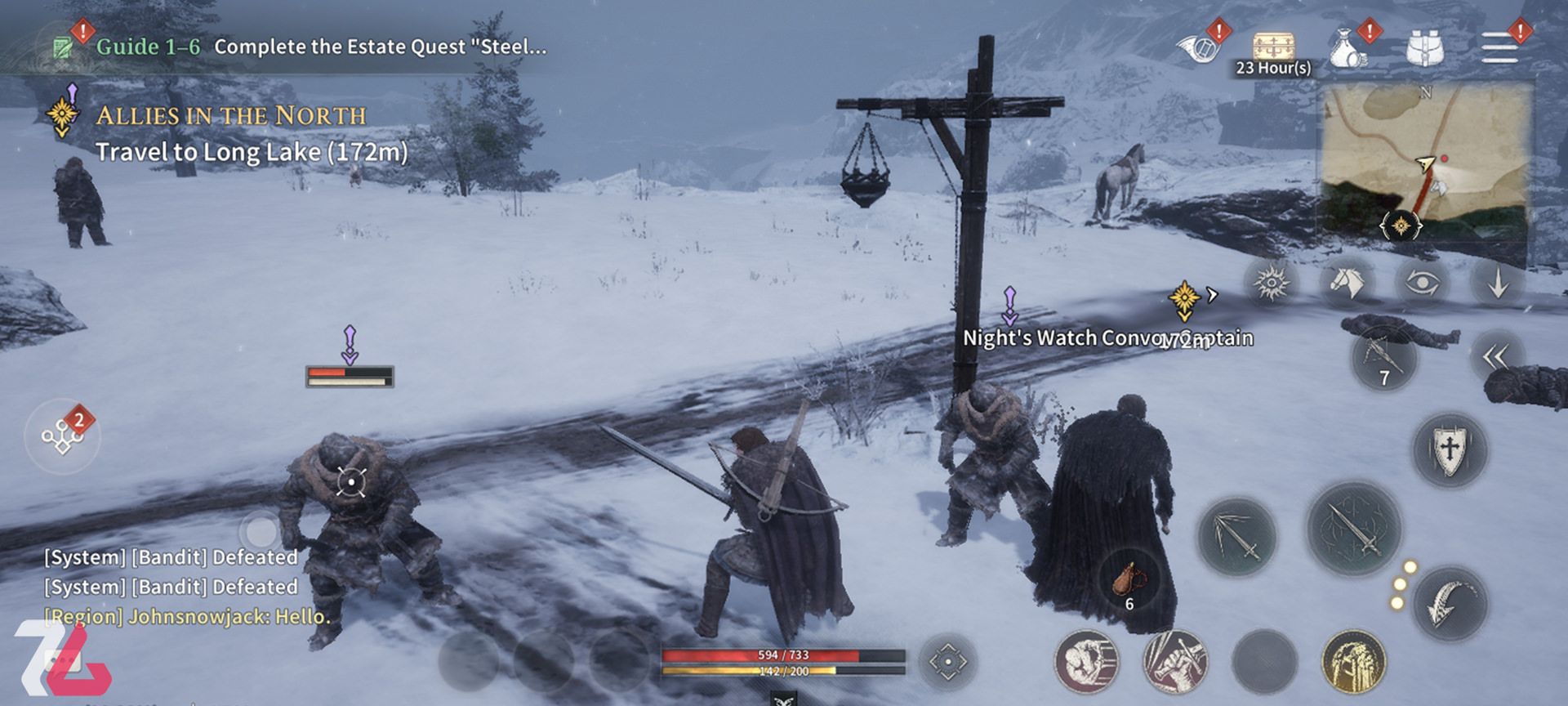Open the coin pouch shop icon
The width and height of the screenshot is (1568, 706).
pos(1349,51)
